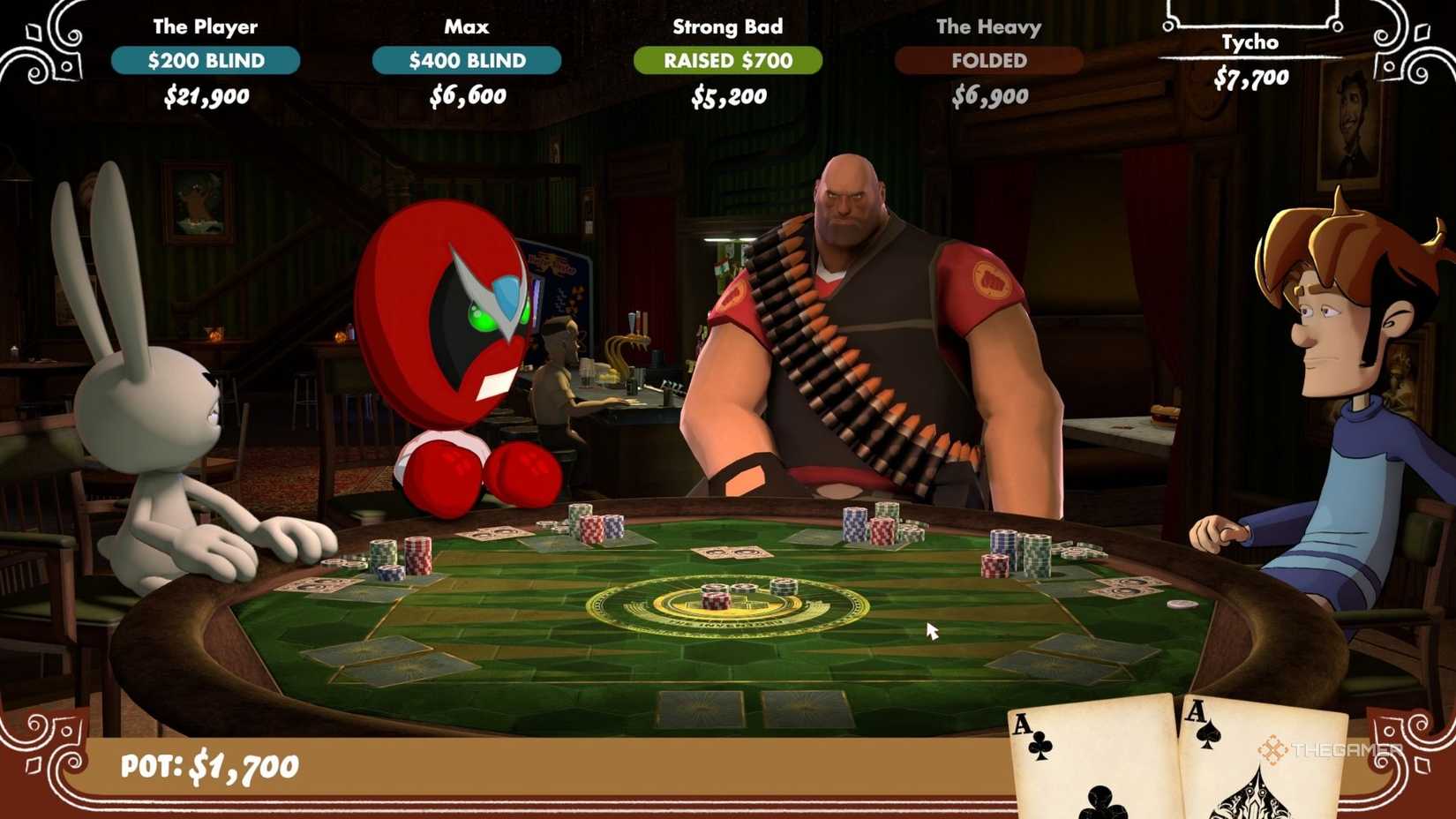Click Strong Bad's RAISED $700 banner
Screen dimensions: 1456x819
tap(727, 61)
